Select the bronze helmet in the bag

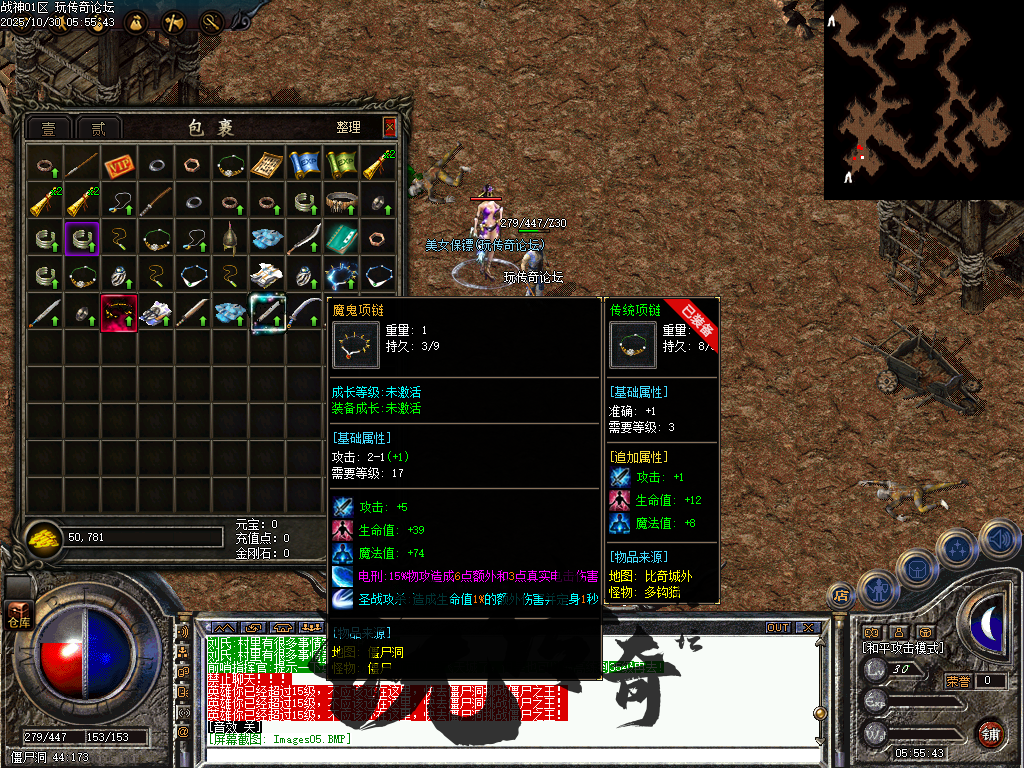(230, 238)
